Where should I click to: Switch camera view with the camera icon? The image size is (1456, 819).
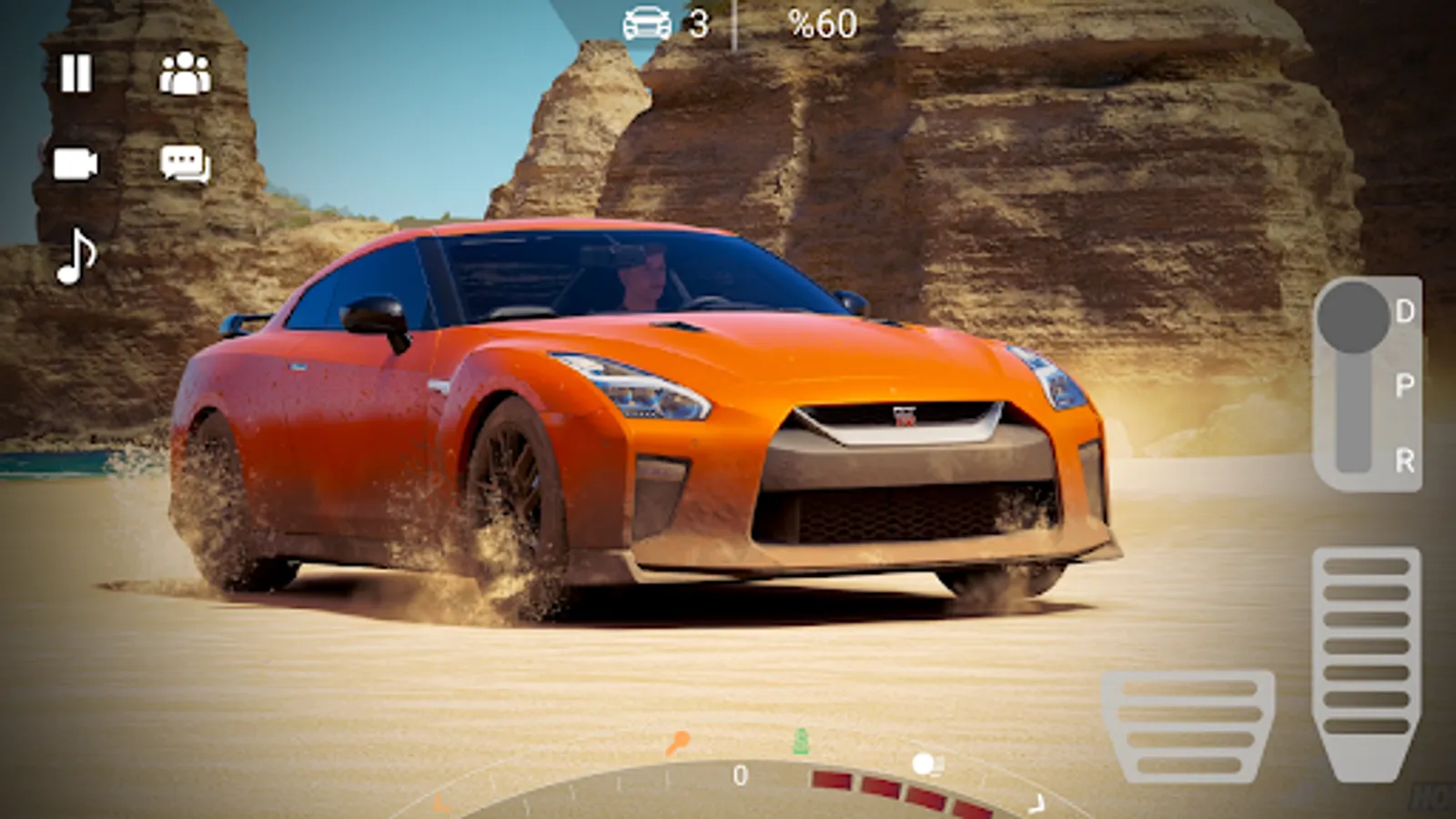(x=76, y=165)
